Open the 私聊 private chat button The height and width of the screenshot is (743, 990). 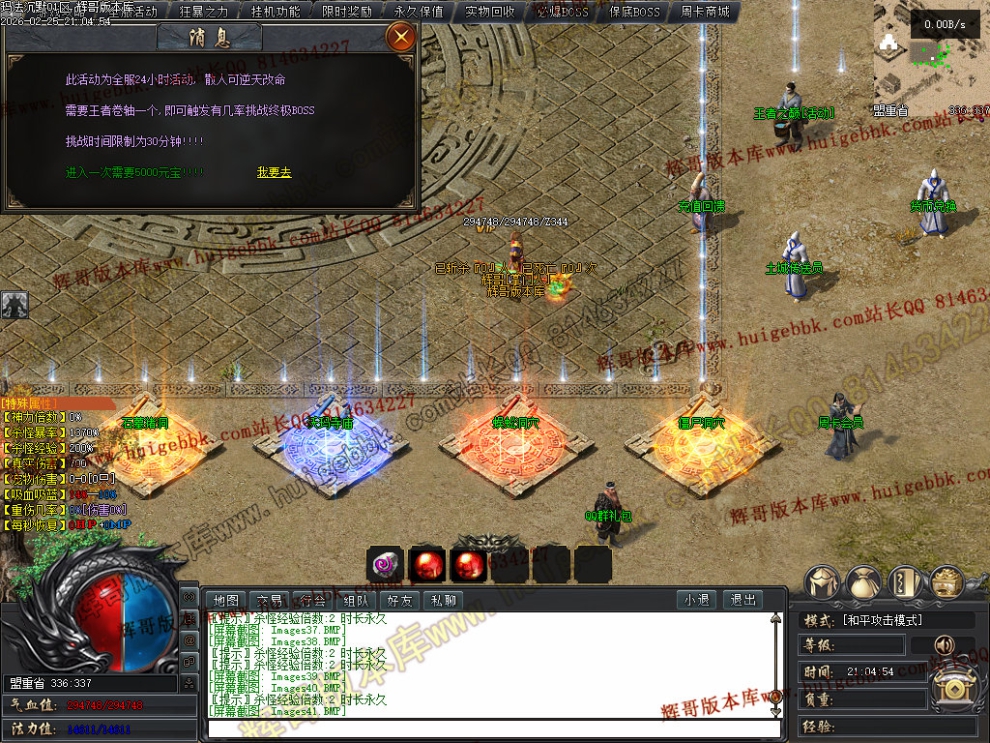(442, 601)
